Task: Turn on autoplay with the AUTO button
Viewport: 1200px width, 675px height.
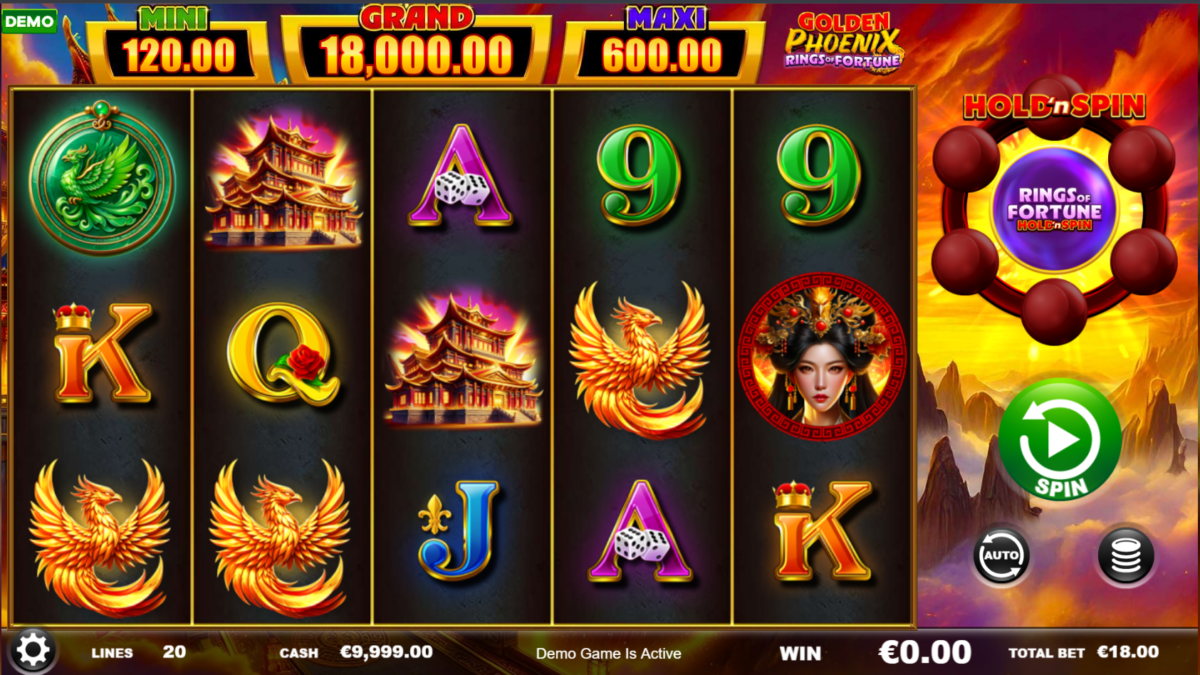Action: pos(1002,556)
